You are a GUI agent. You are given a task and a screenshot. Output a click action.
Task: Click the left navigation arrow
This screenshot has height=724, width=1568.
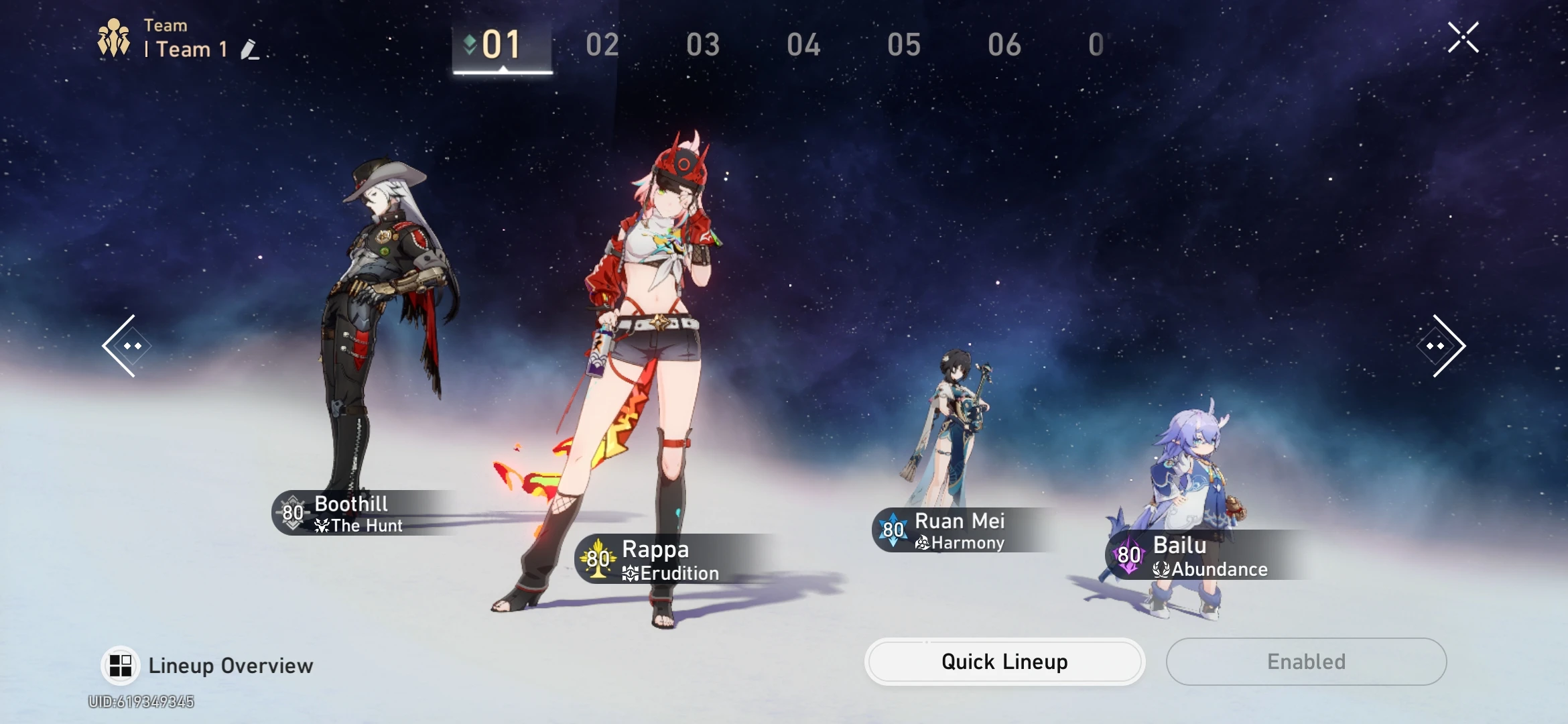click(125, 345)
